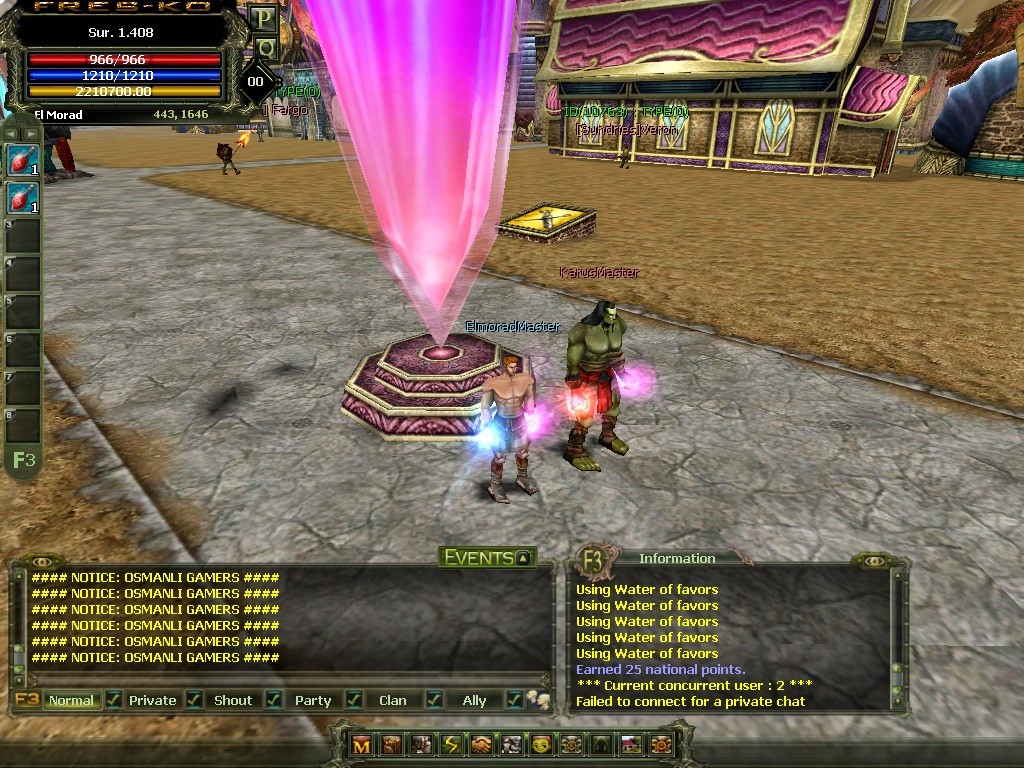Viewport: 1024px width, 768px height.
Task: Click the P button near the status bars
Action: click(x=264, y=18)
